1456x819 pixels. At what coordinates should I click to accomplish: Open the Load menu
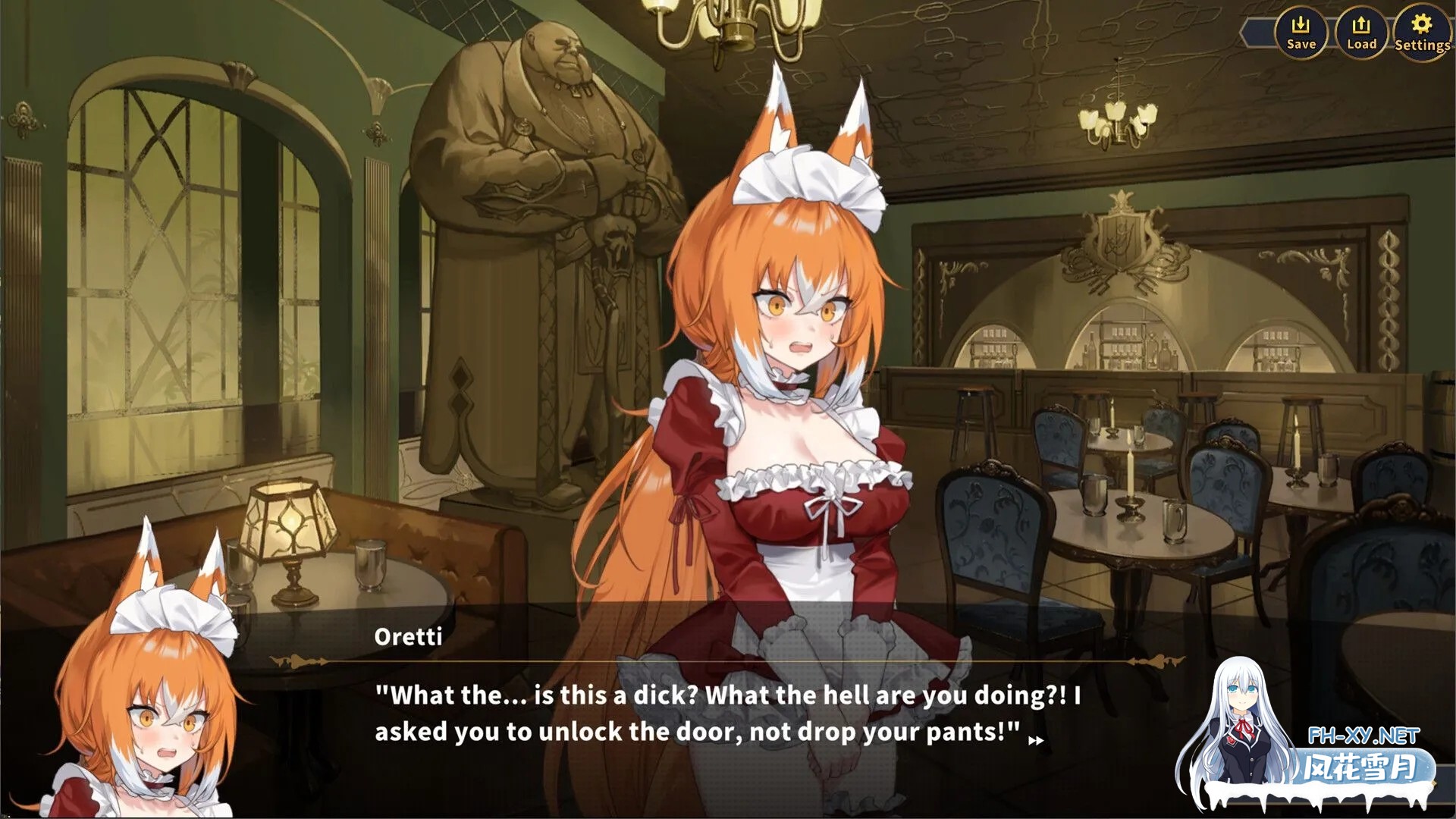(1361, 33)
